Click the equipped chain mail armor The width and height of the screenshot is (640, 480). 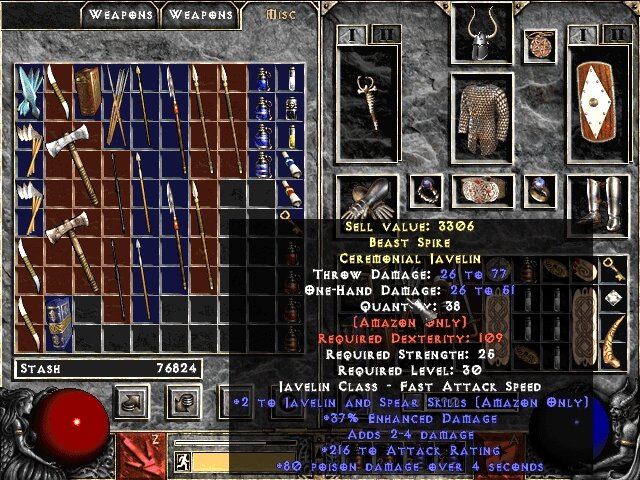click(482, 120)
